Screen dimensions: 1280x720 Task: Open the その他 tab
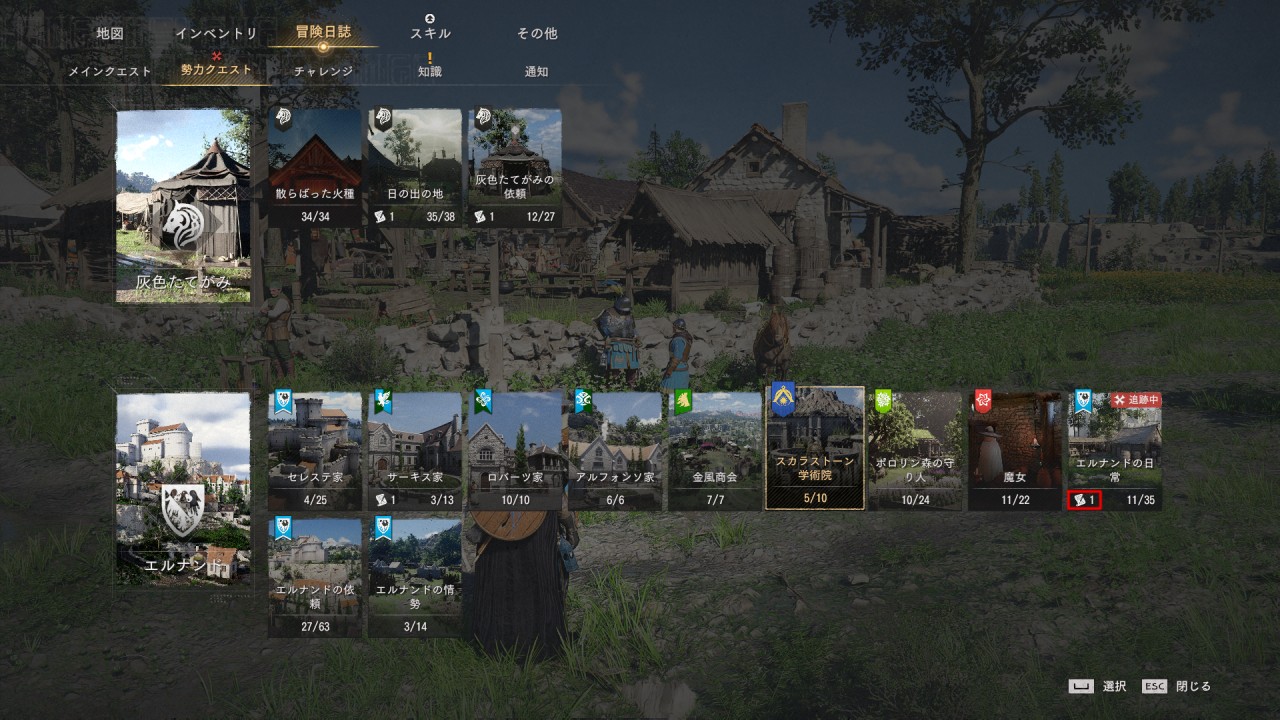[x=537, y=33]
